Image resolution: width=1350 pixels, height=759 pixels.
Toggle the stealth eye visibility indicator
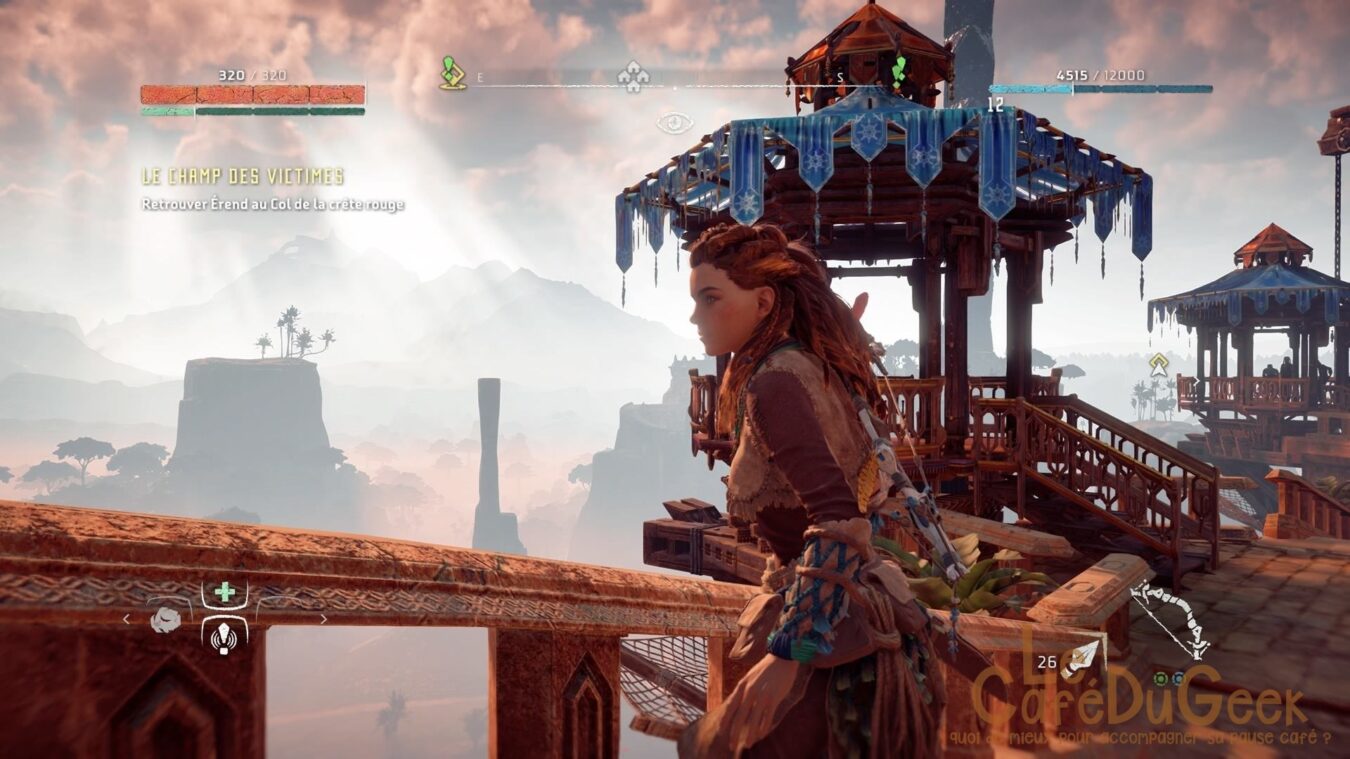[675, 123]
